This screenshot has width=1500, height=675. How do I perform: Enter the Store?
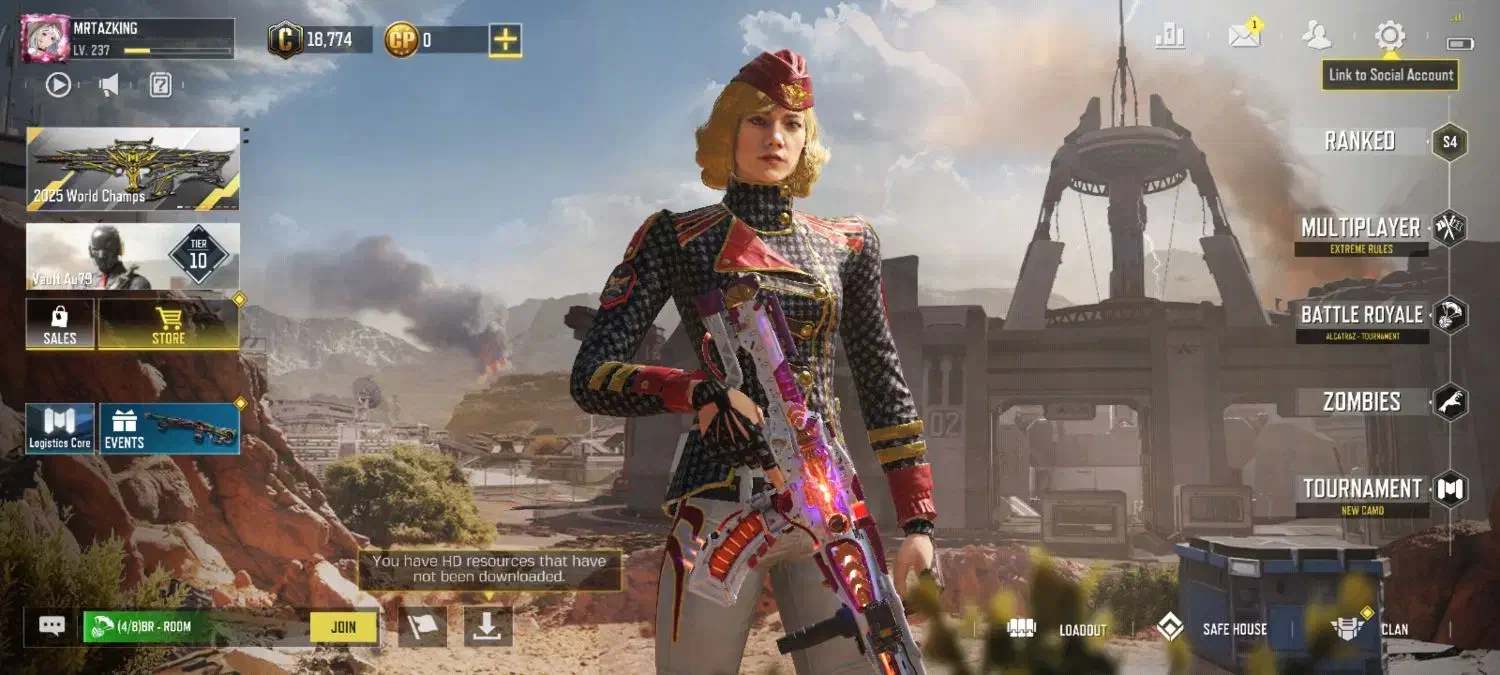pyautogui.click(x=168, y=324)
